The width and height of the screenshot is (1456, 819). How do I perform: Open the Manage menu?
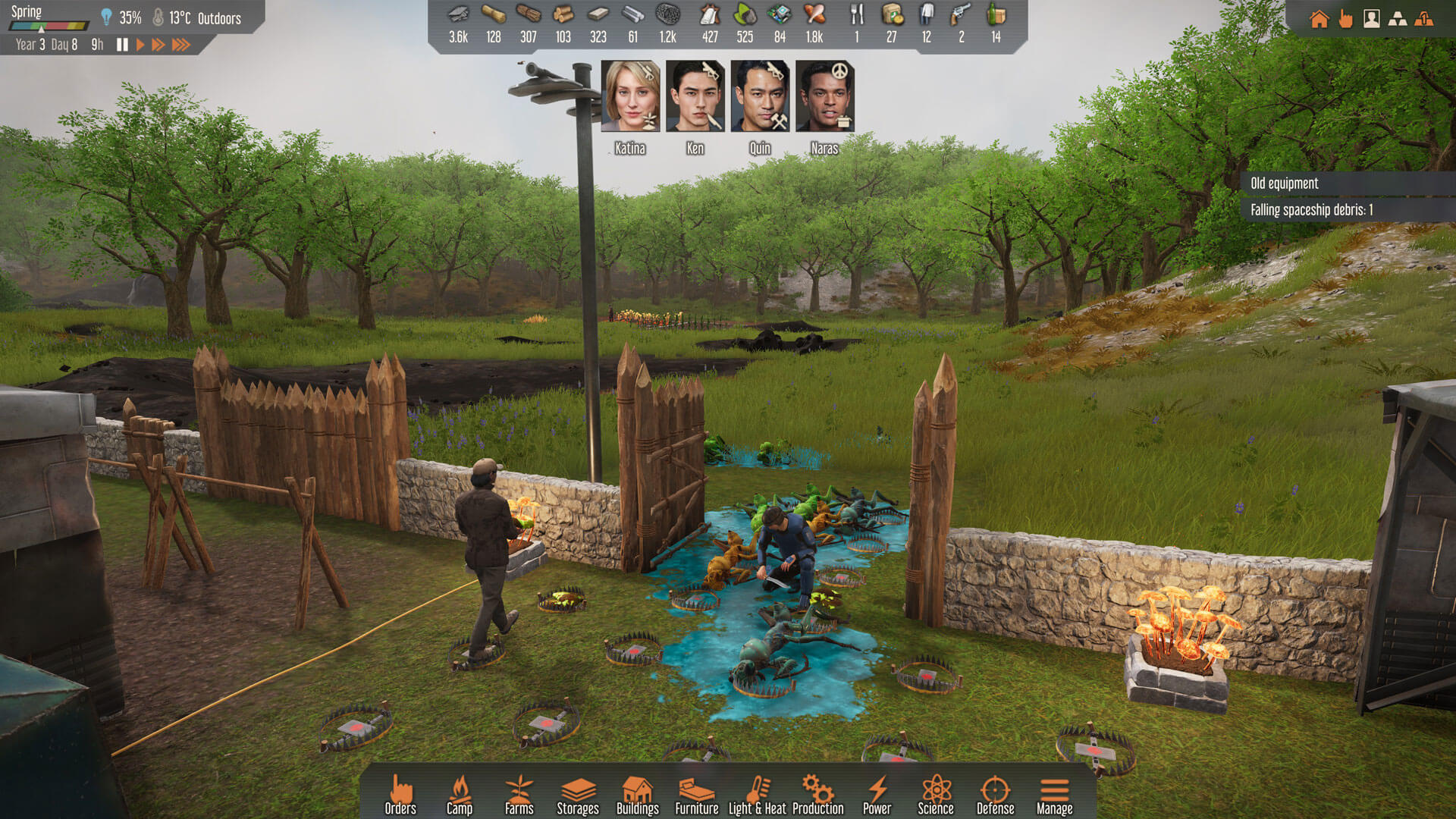1054,794
